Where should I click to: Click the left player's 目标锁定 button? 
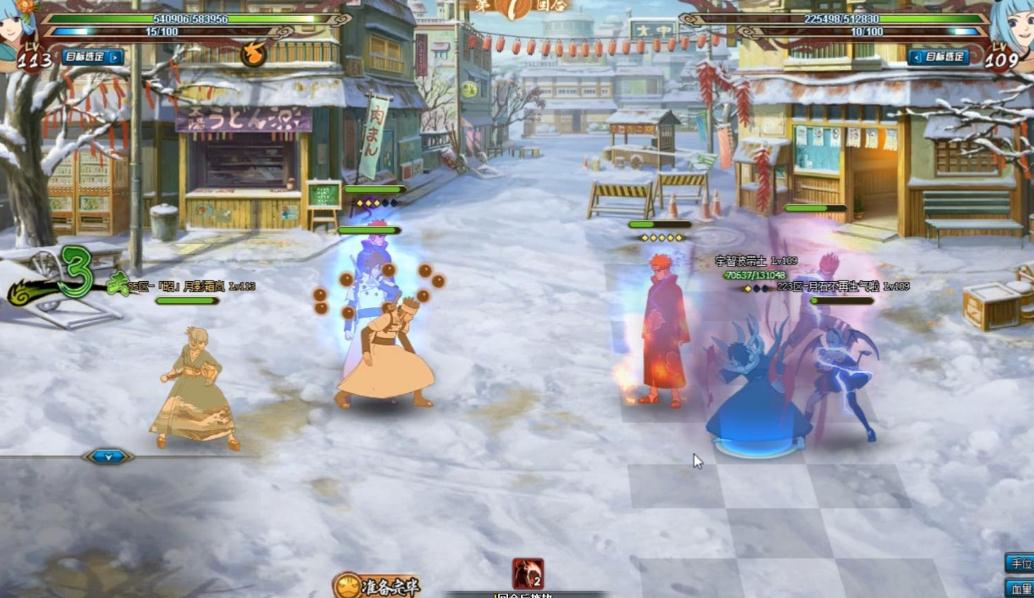click(x=93, y=57)
